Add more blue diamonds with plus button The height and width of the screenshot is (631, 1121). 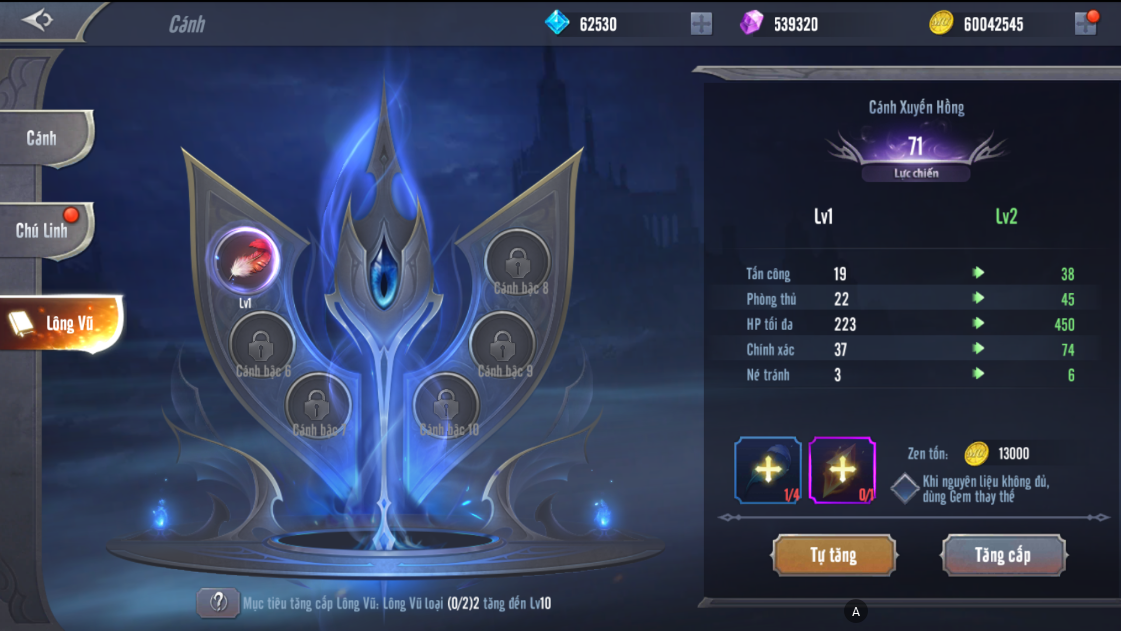tap(701, 24)
